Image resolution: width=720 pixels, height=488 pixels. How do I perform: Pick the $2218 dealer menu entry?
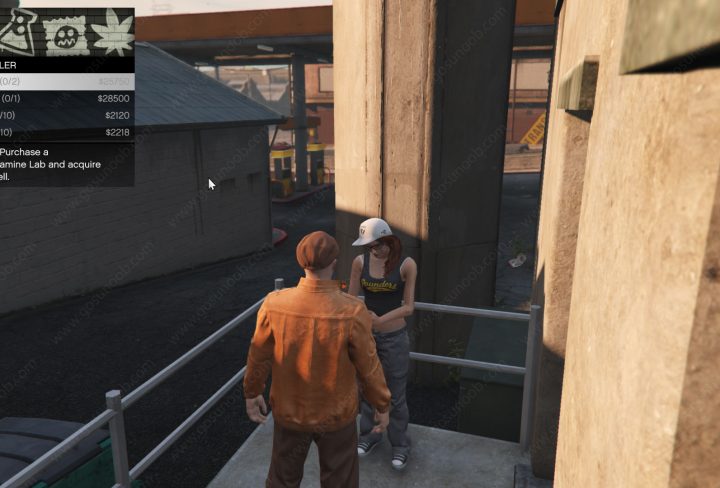(x=66, y=132)
